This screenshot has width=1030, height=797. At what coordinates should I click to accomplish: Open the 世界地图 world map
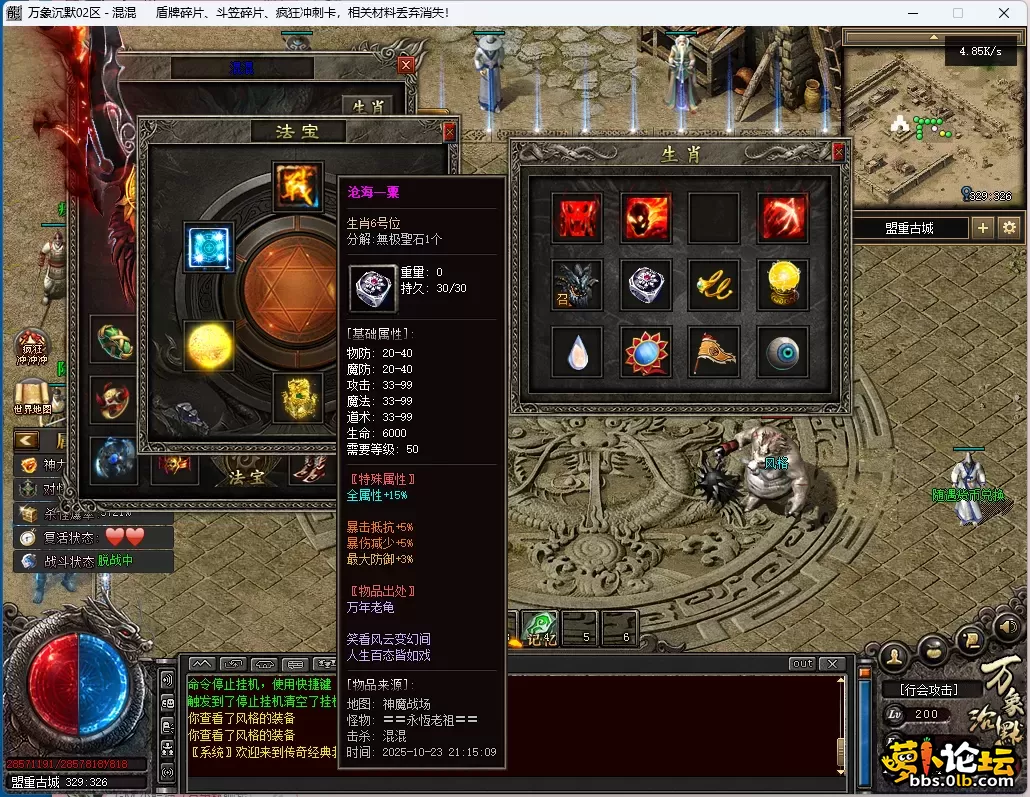(x=34, y=396)
